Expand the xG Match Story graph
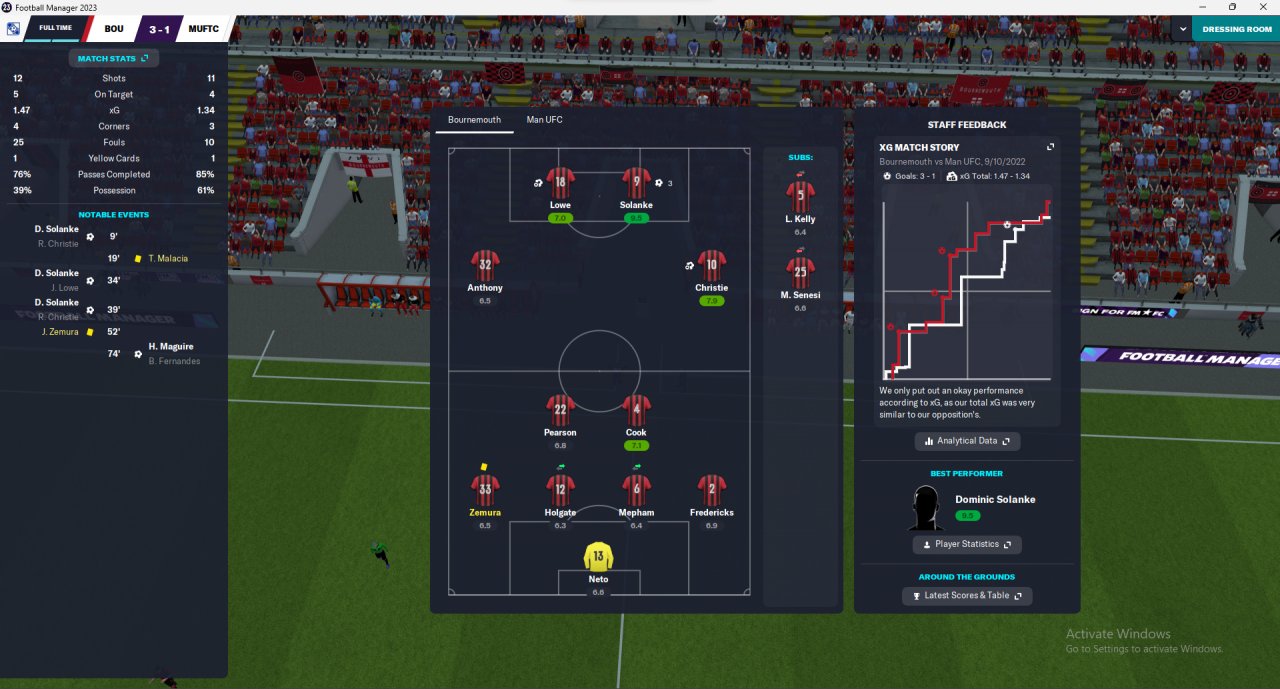Viewport: 1280px width, 689px height. click(x=1050, y=147)
